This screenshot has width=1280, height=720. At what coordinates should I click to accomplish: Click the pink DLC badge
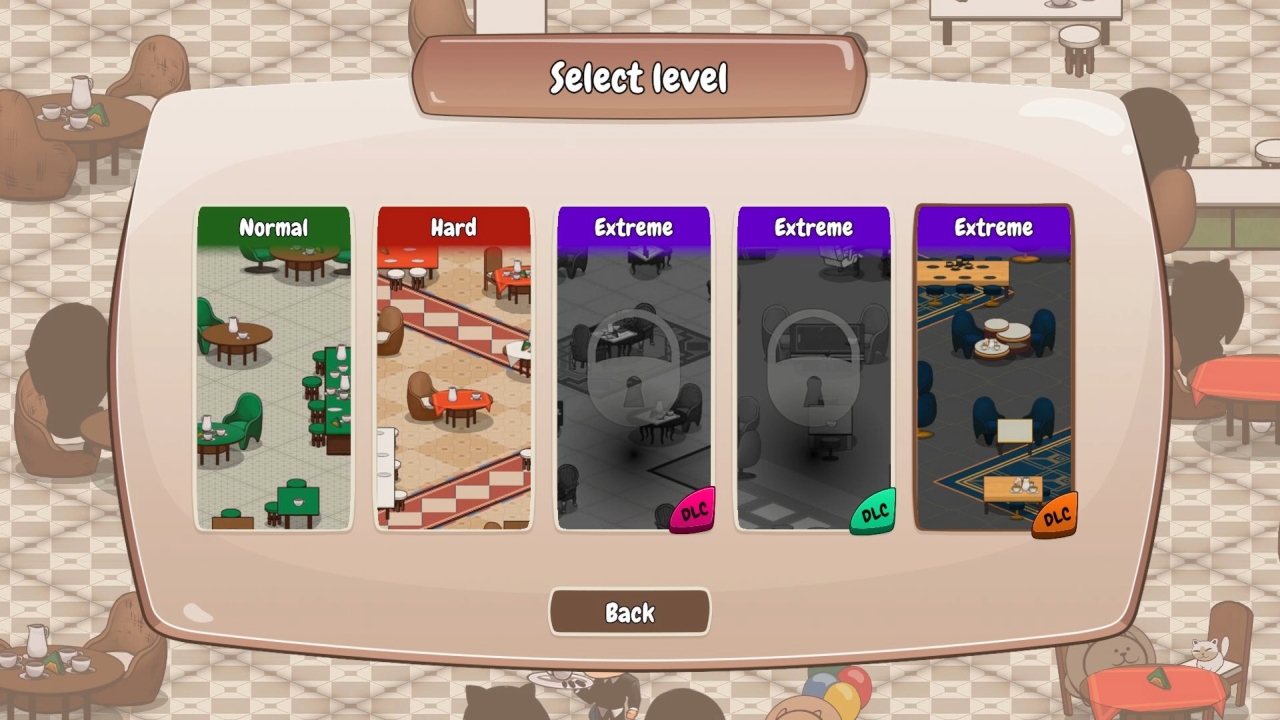tap(694, 510)
